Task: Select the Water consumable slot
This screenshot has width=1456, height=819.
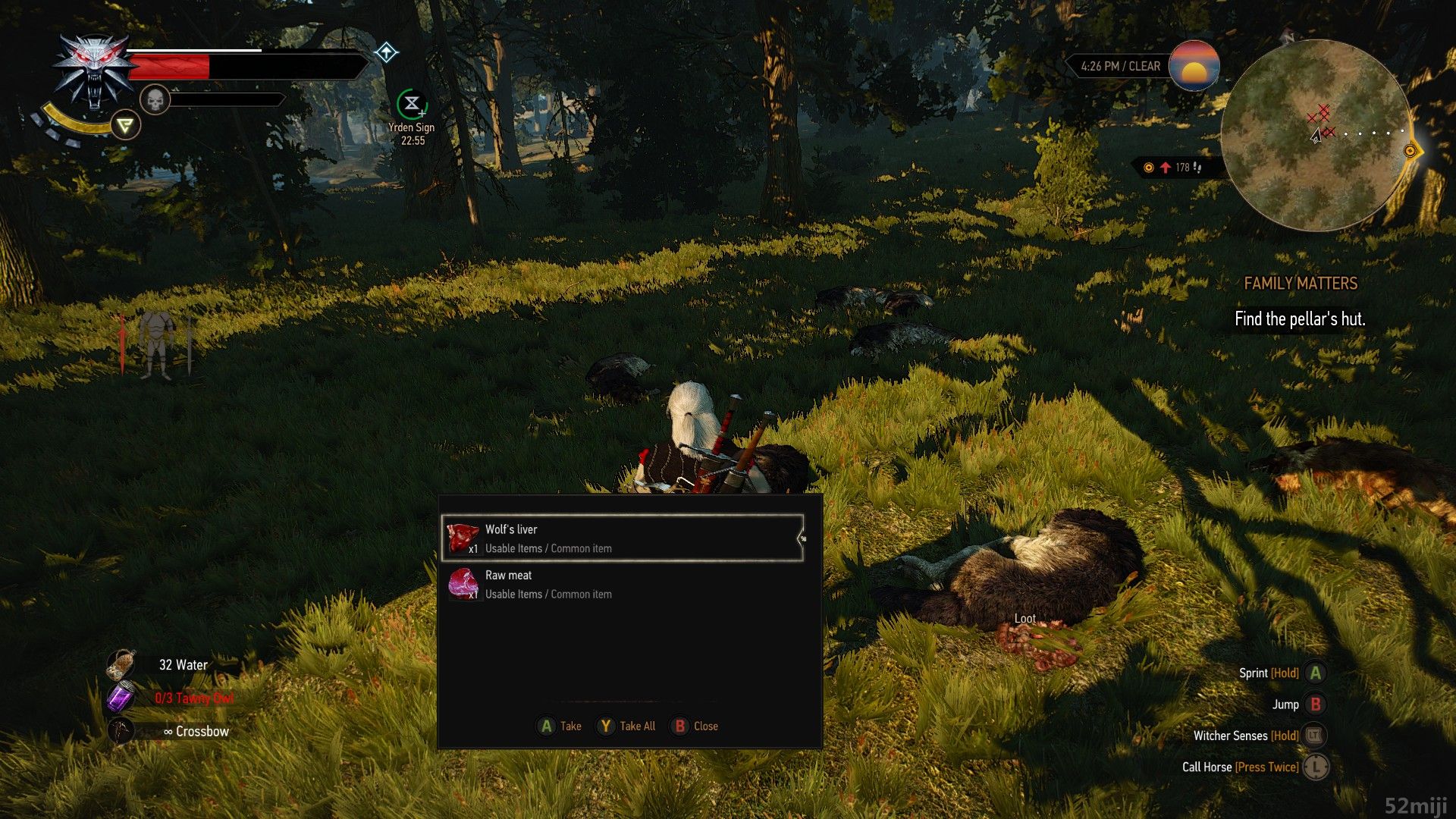Action: coord(121,665)
